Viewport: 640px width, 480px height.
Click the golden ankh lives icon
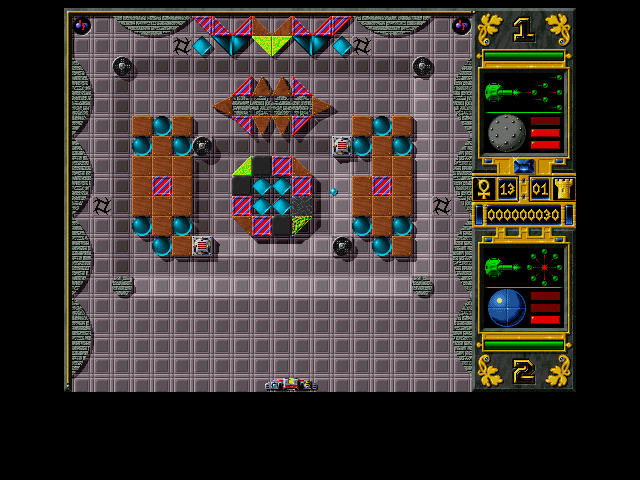click(482, 188)
